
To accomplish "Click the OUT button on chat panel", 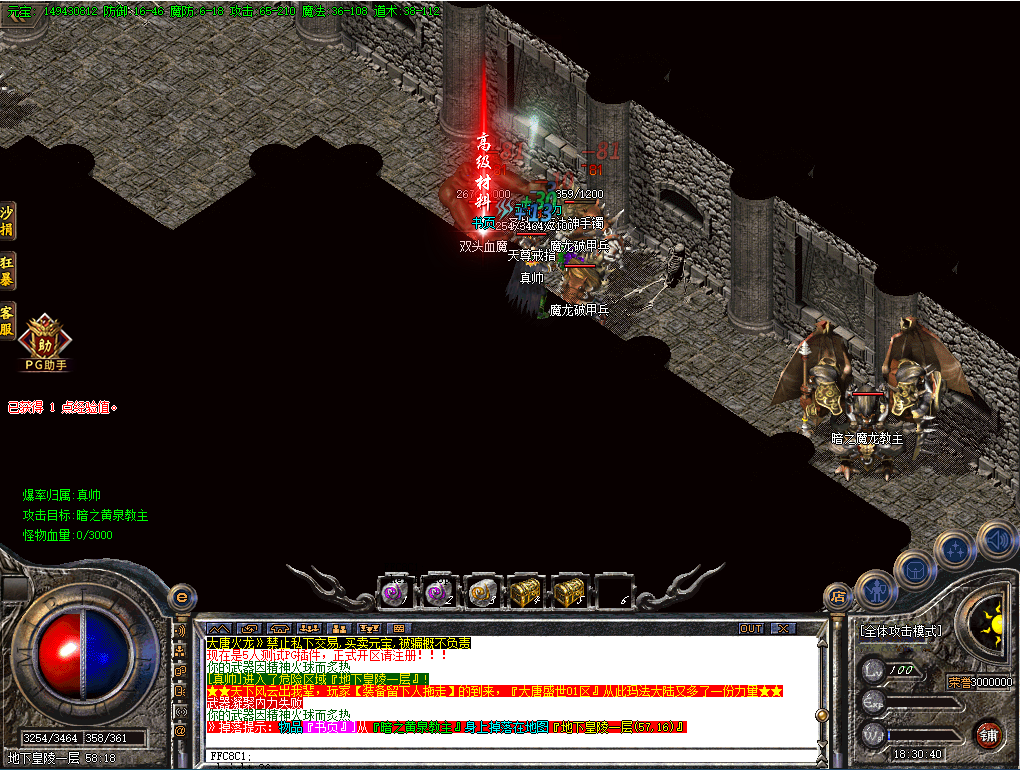I will (x=751, y=628).
